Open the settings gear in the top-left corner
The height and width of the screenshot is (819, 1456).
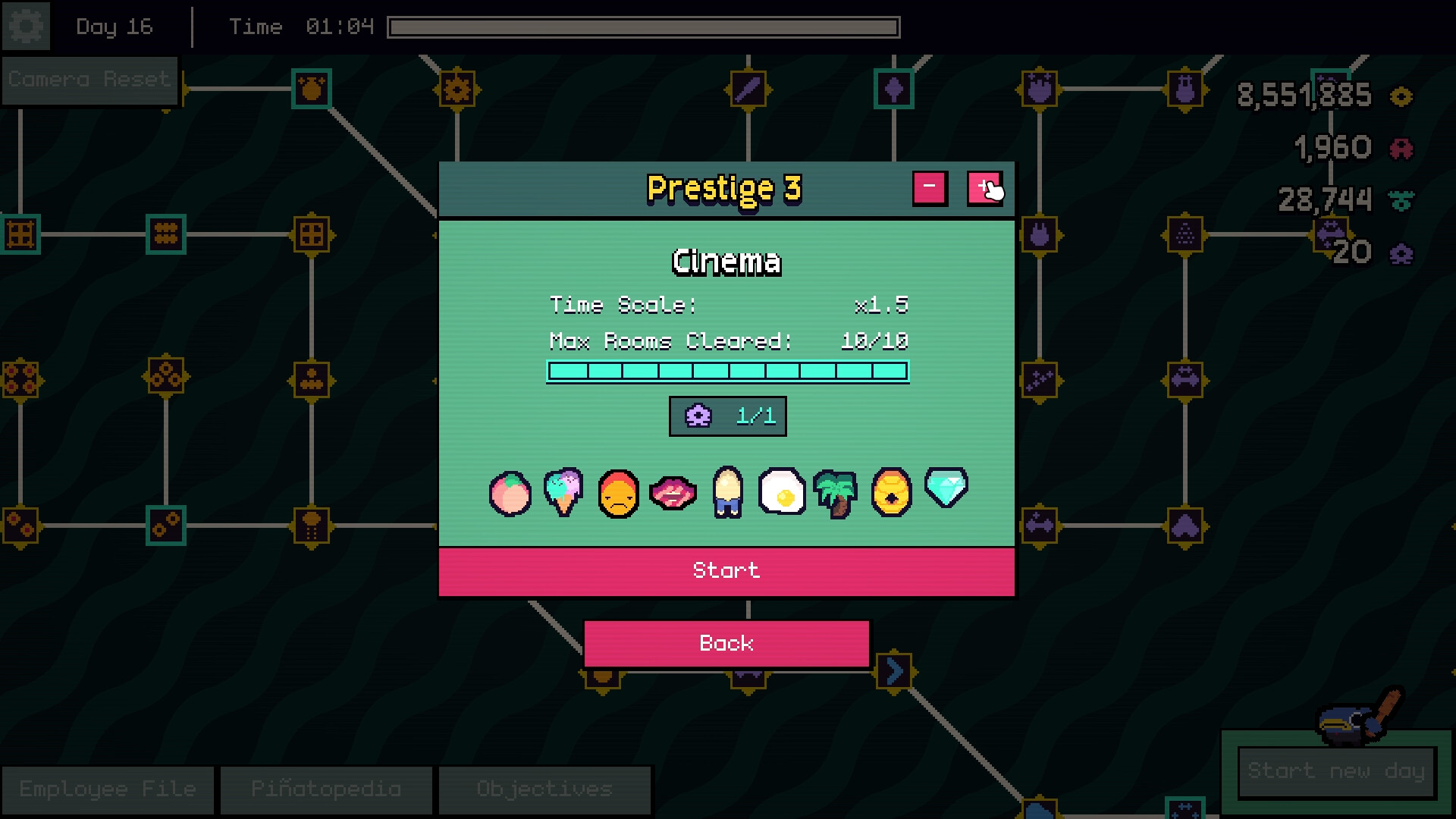27,27
